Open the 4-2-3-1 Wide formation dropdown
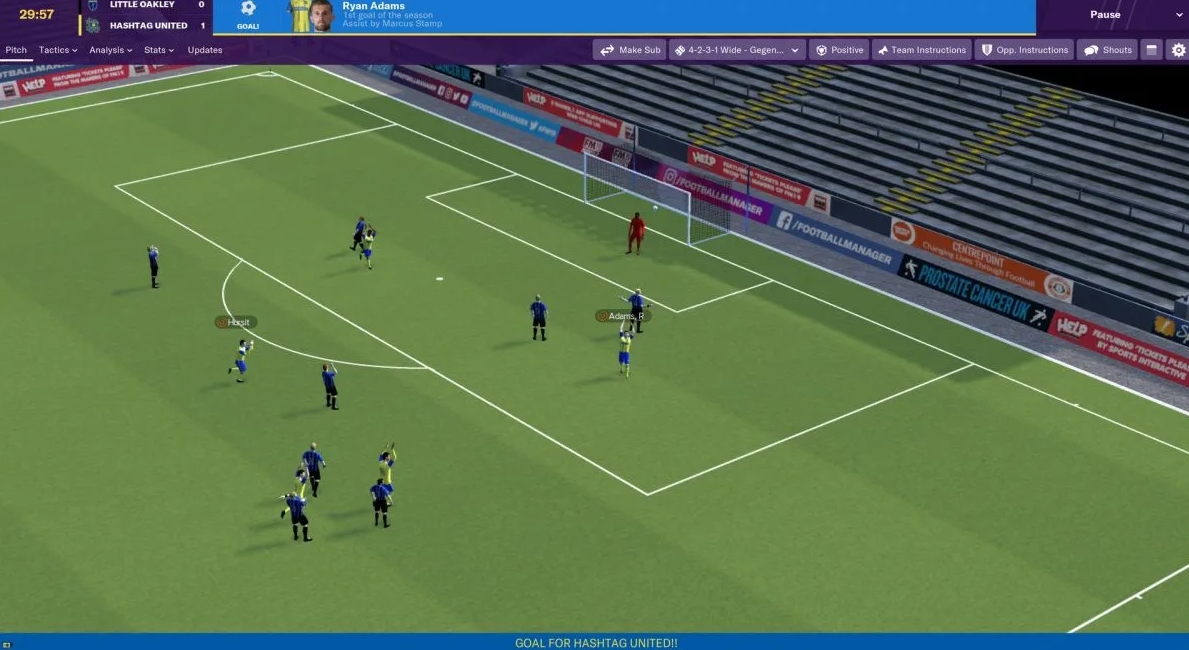The height and width of the screenshot is (650, 1189). tap(737, 50)
